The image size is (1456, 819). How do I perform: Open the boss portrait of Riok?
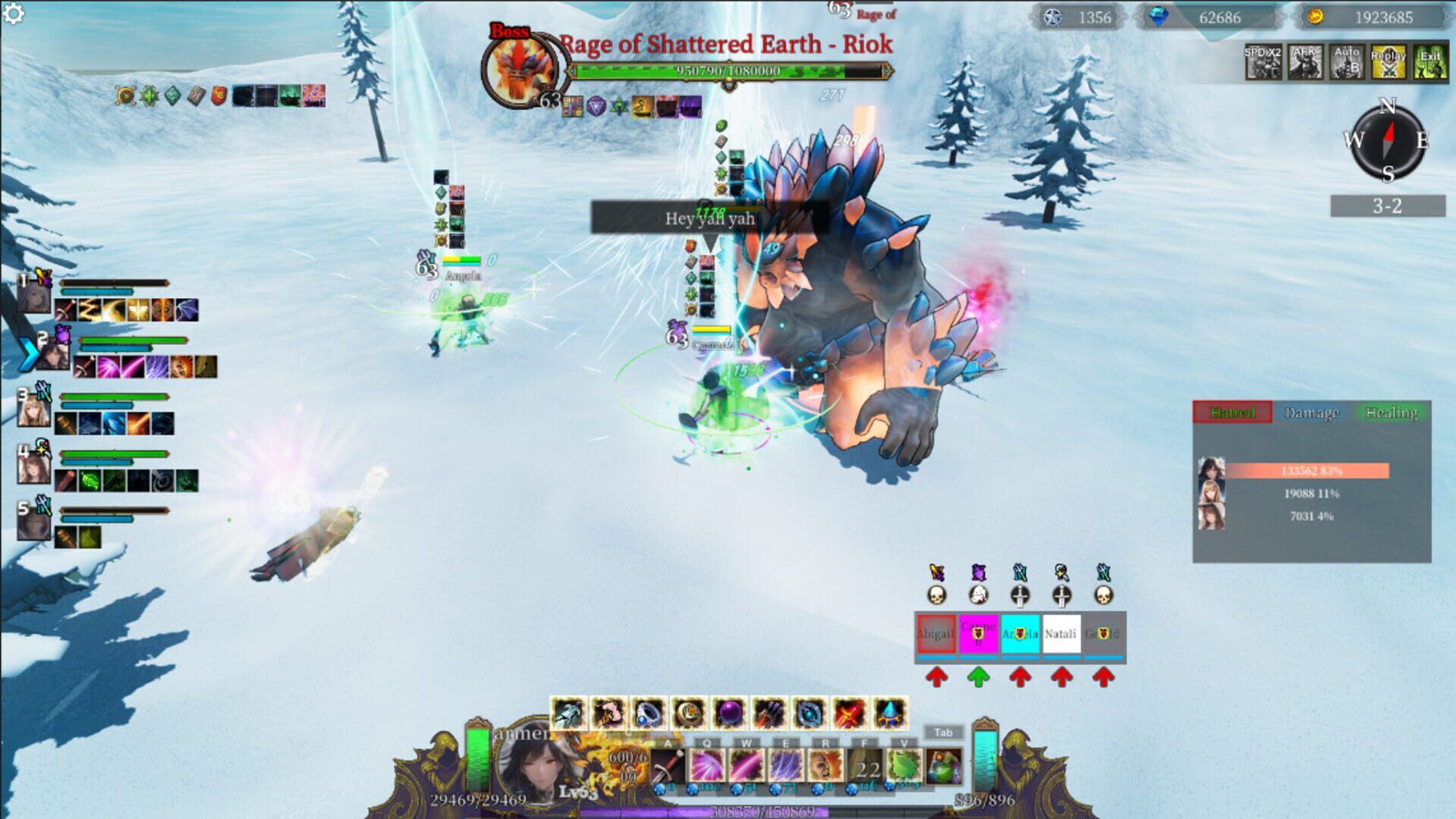coord(519,68)
